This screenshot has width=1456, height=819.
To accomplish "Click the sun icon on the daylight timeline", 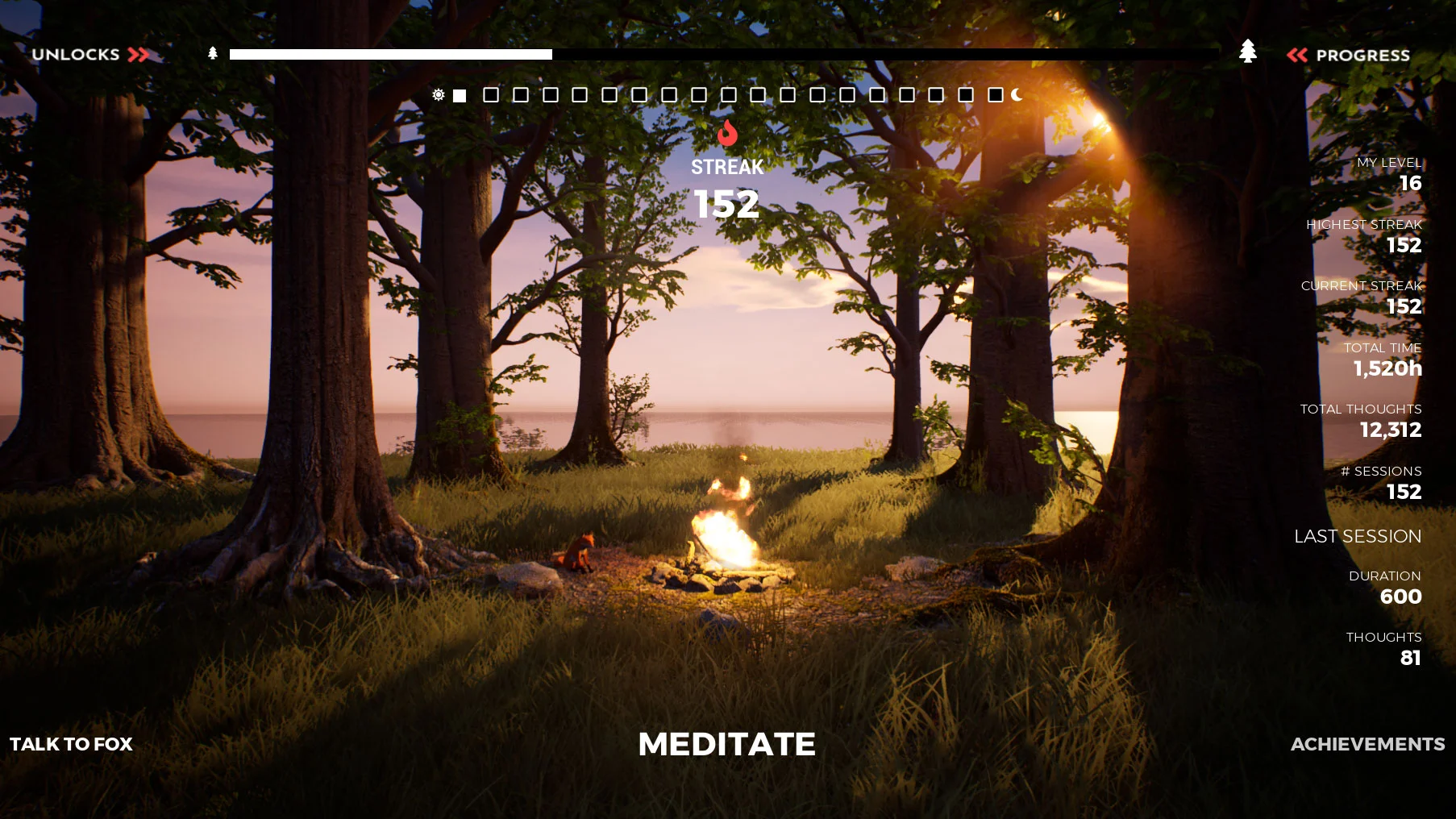I will pos(438,95).
